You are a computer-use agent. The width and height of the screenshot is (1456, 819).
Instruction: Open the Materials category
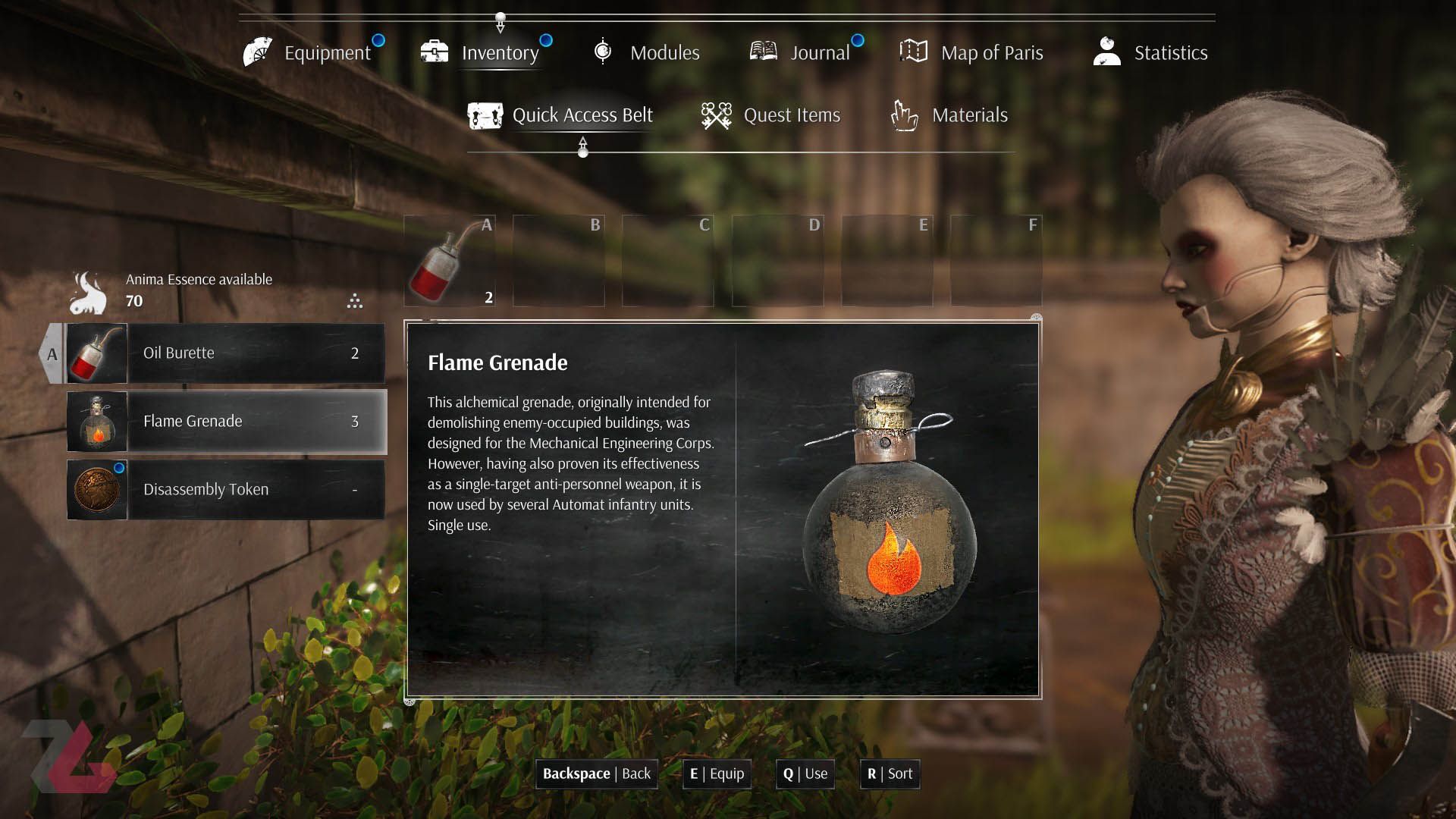pyautogui.click(x=949, y=115)
